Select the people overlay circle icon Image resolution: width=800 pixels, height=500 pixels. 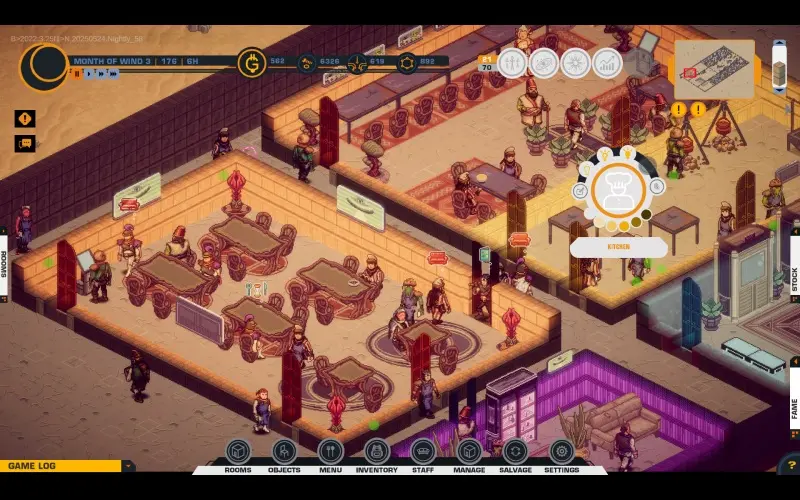(x=512, y=63)
